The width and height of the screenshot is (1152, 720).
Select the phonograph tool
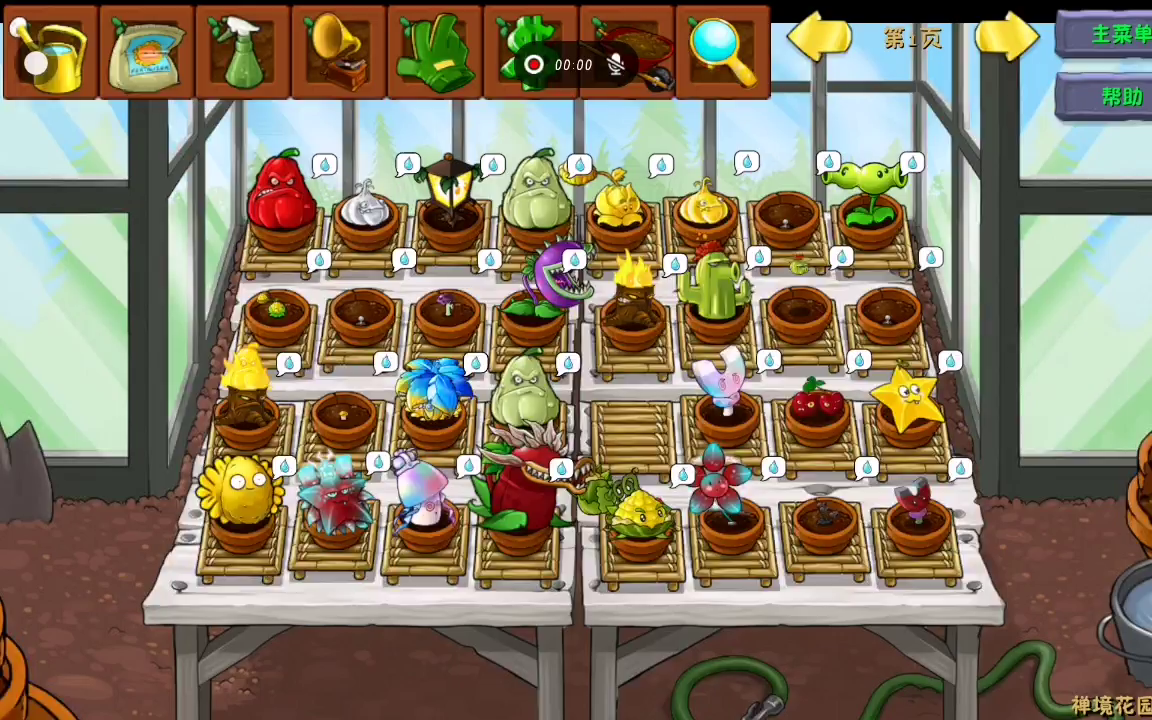(338, 52)
